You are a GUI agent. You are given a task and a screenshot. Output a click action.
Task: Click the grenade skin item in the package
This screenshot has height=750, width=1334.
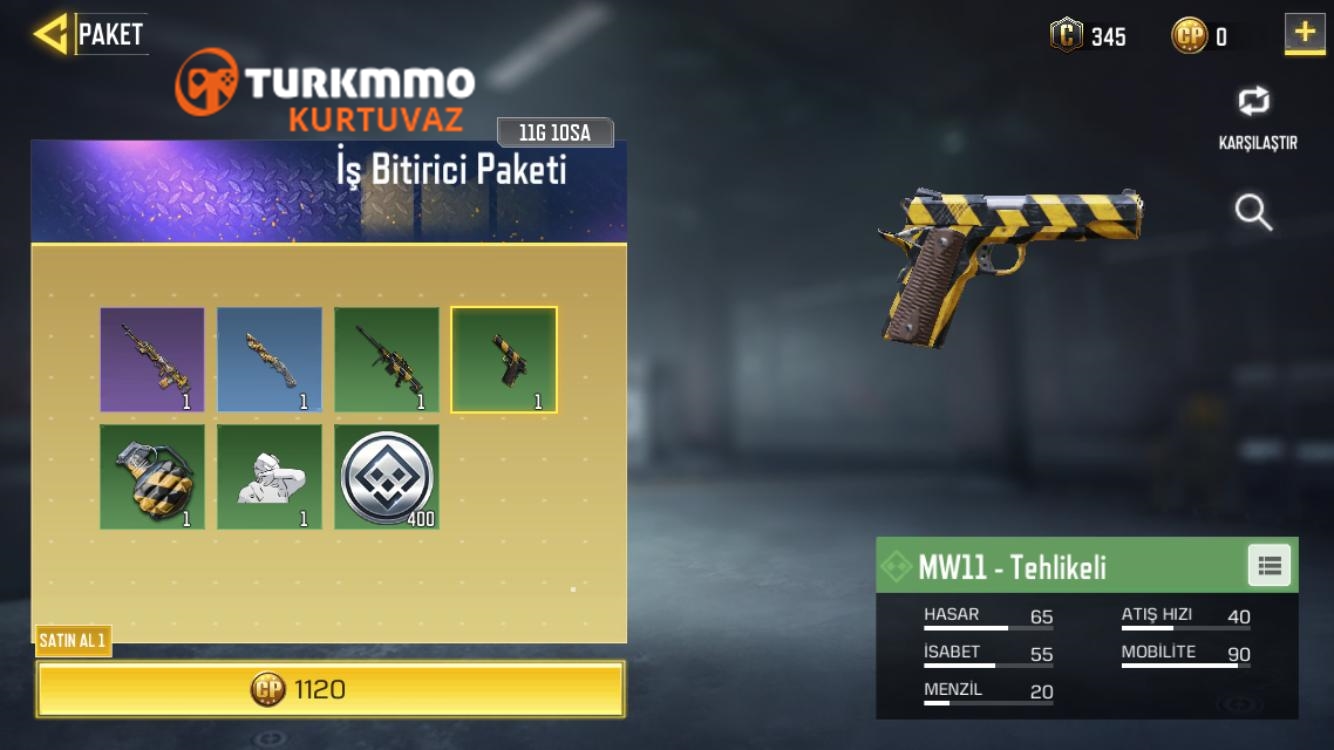pos(152,477)
